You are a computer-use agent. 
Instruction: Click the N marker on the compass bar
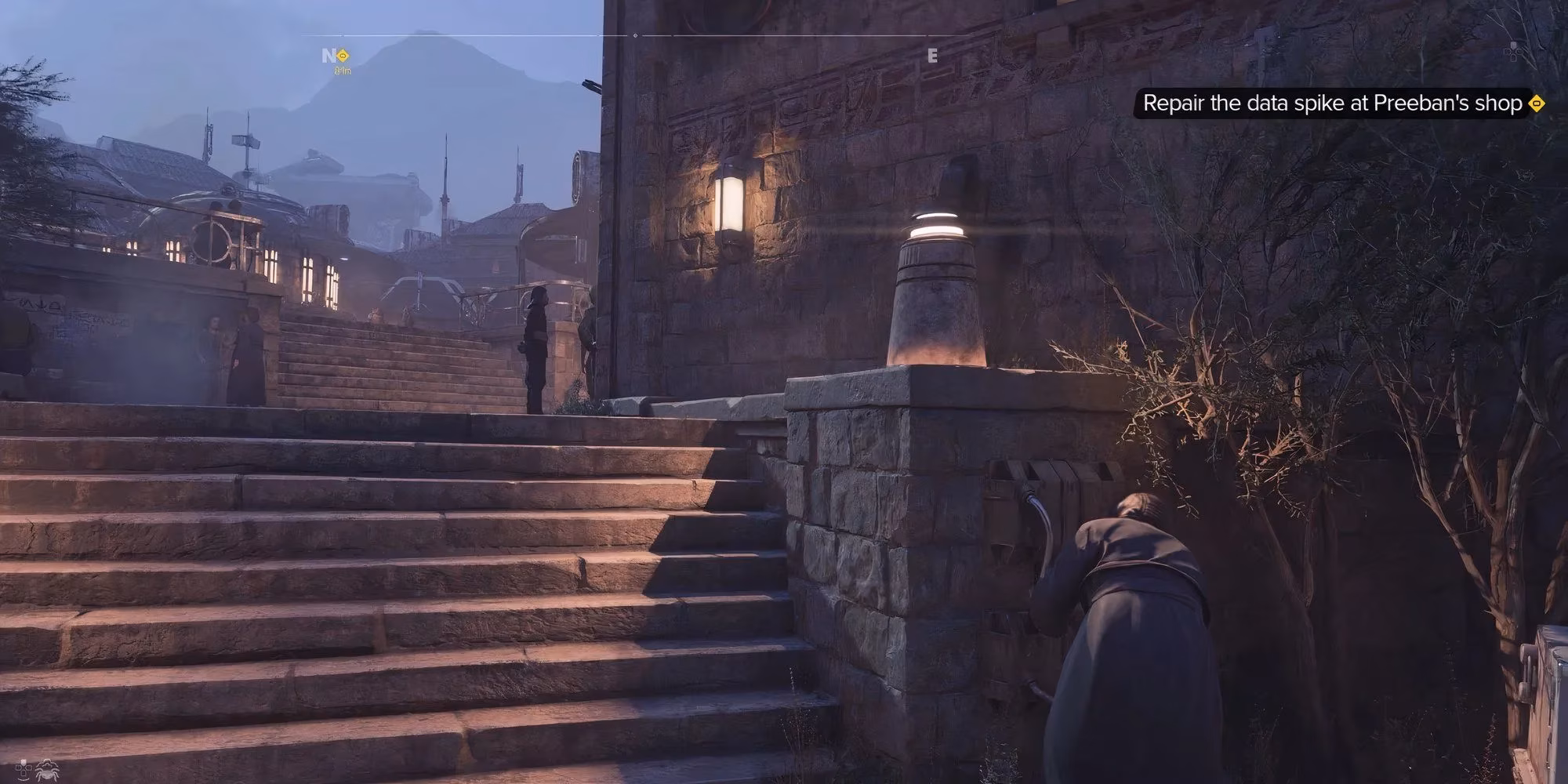point(327,55)
